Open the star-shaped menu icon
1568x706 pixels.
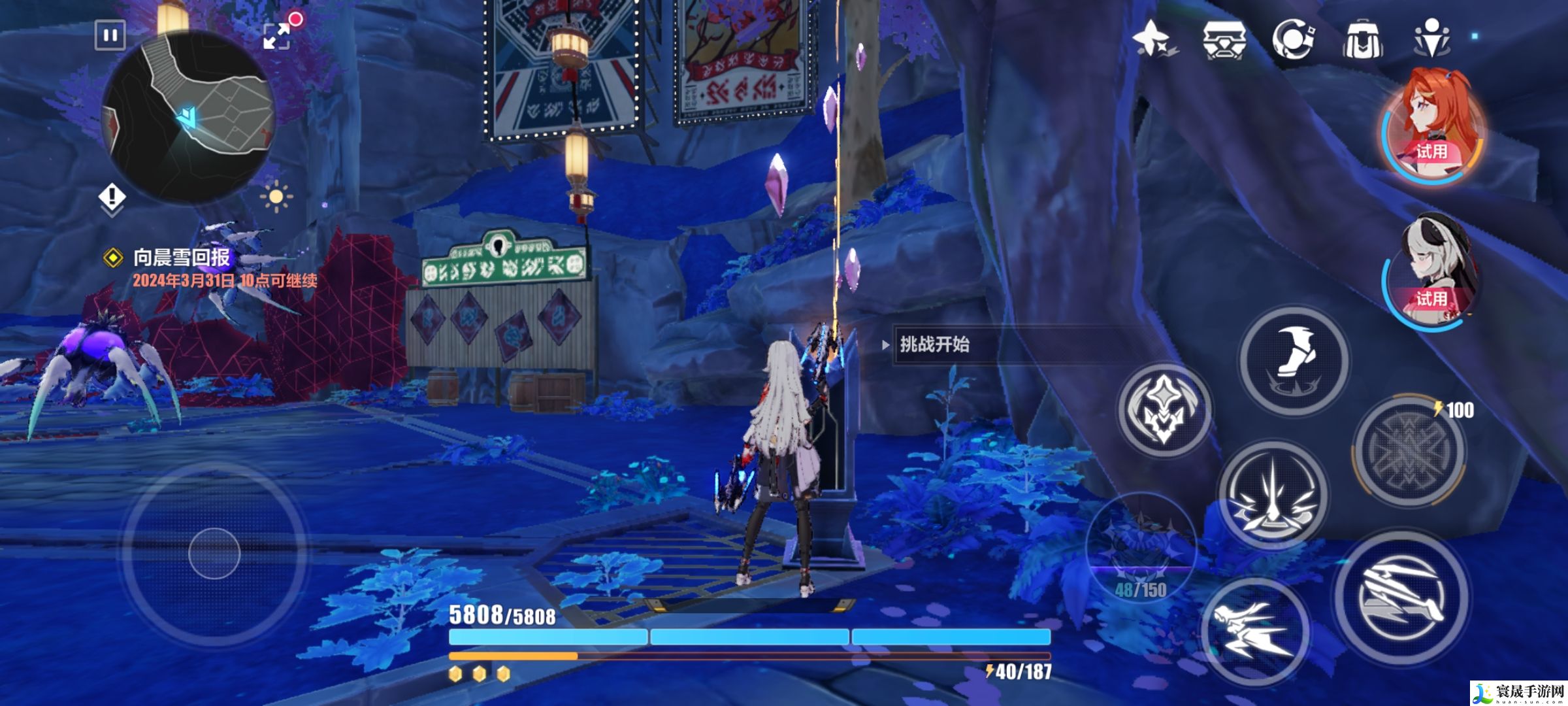(x=1153, y=39)
